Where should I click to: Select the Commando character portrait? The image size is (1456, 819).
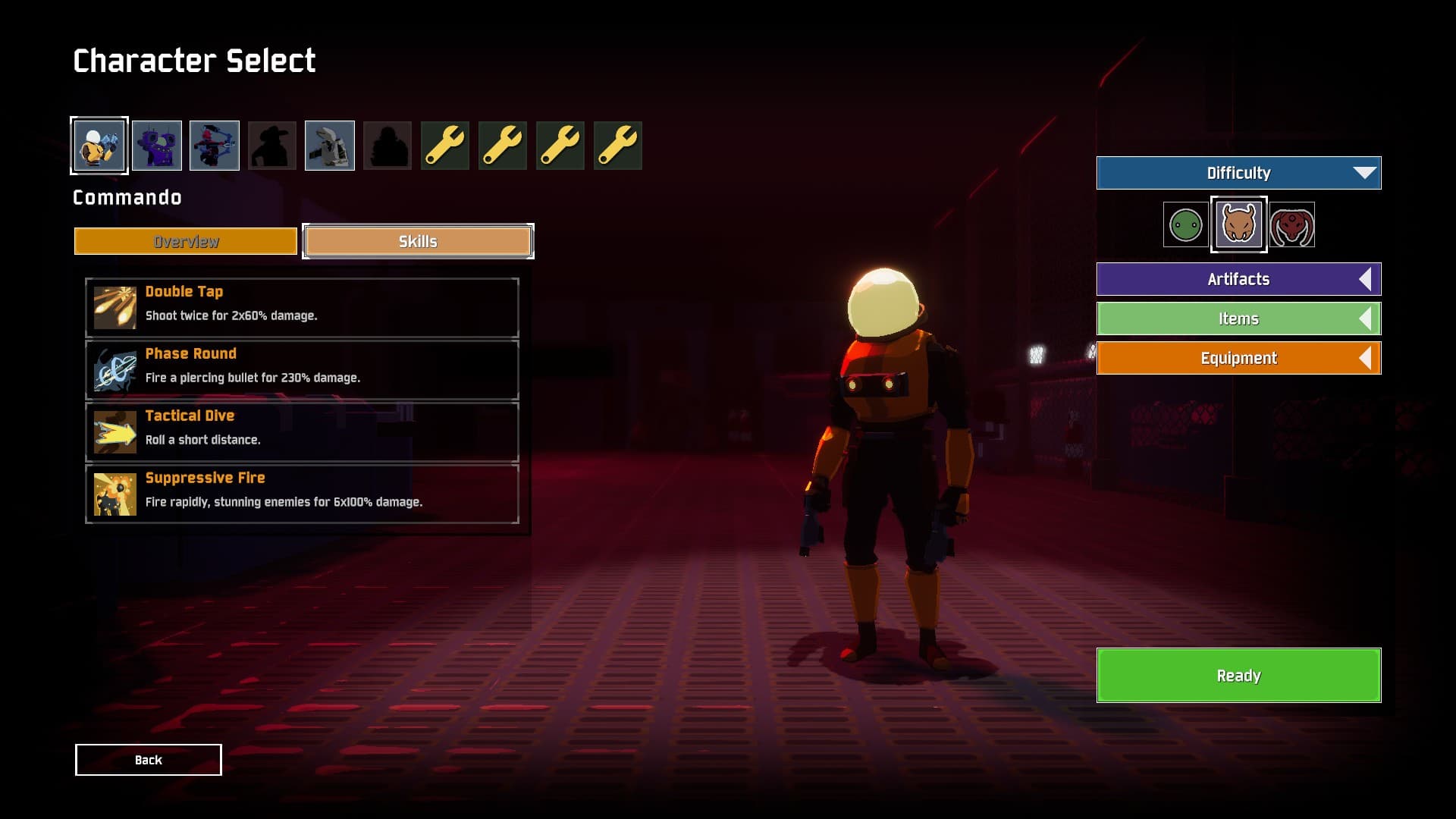coord(99,145)
